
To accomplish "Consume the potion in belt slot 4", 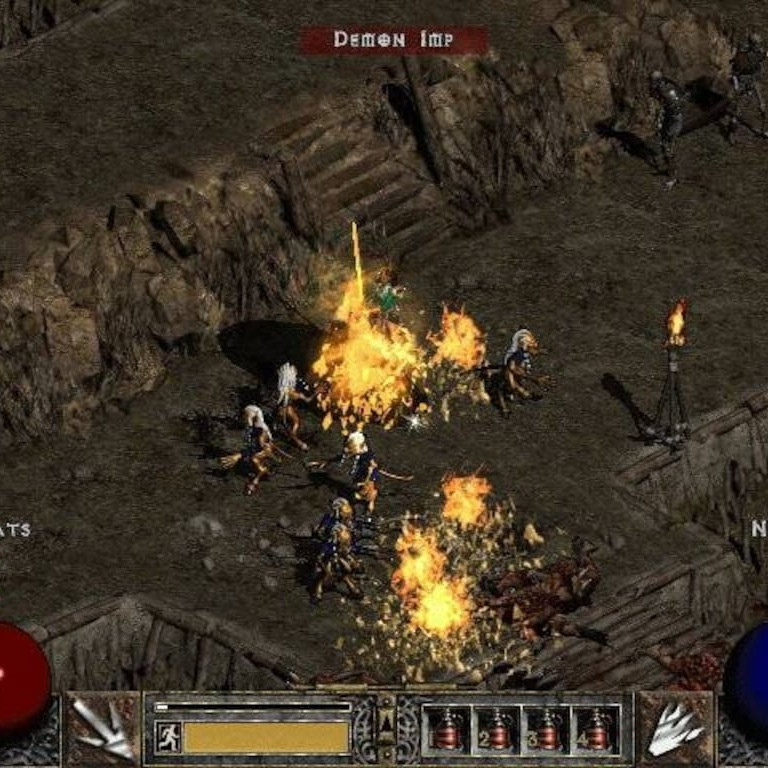I will coord(594,729).
